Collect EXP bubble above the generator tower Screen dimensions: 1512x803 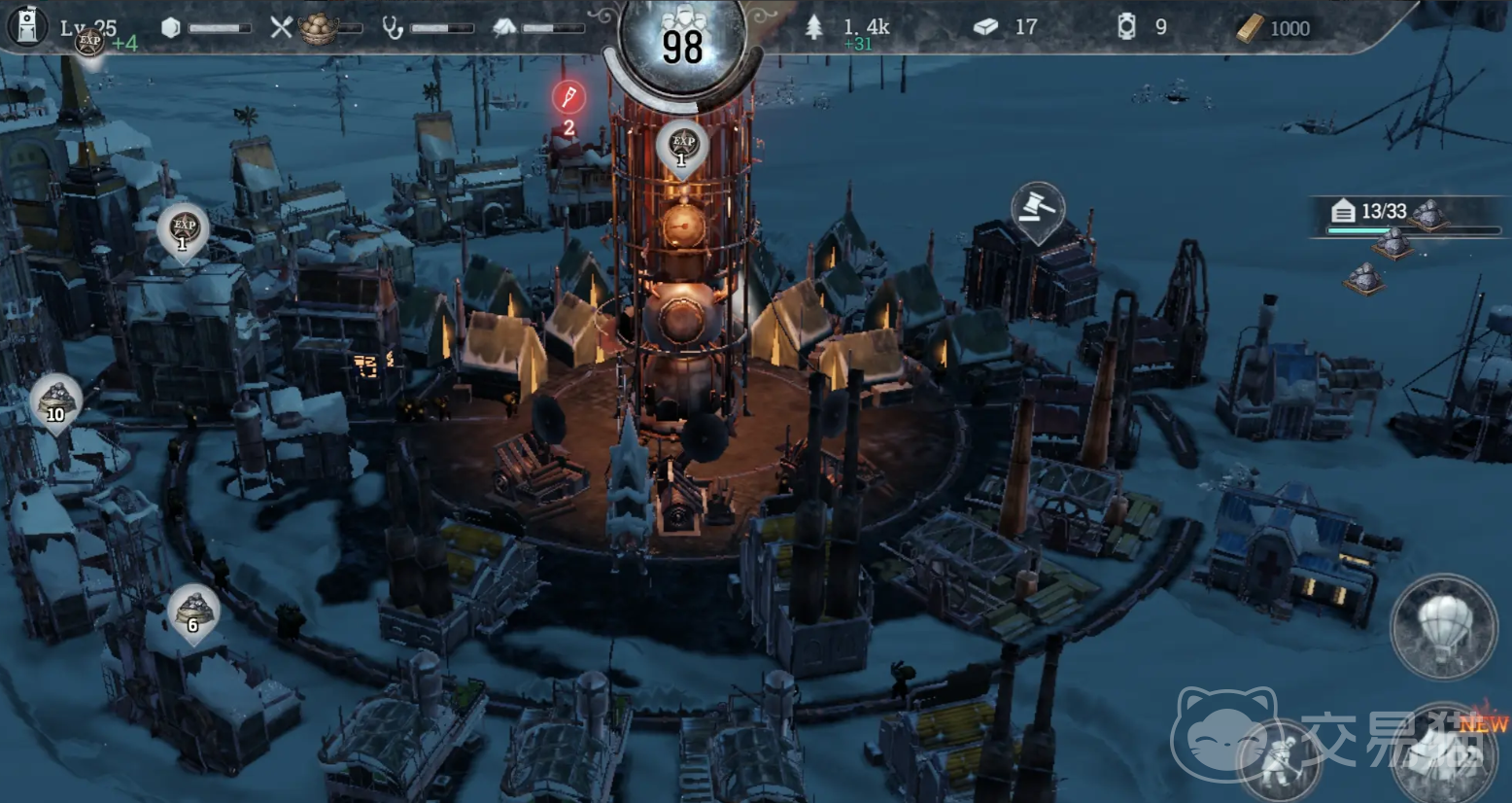point(681,146)
